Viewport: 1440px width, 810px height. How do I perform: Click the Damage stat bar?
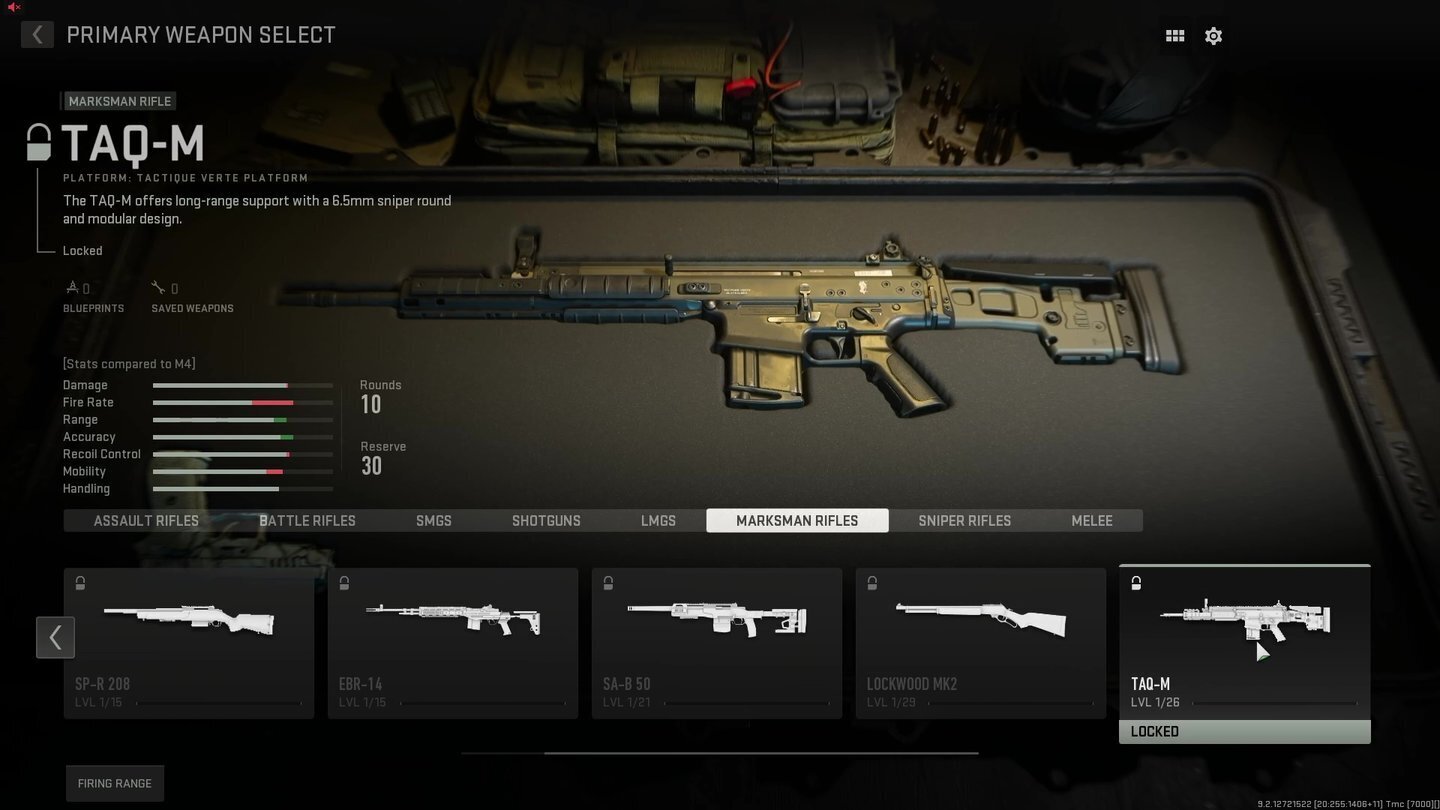(242, 385)
